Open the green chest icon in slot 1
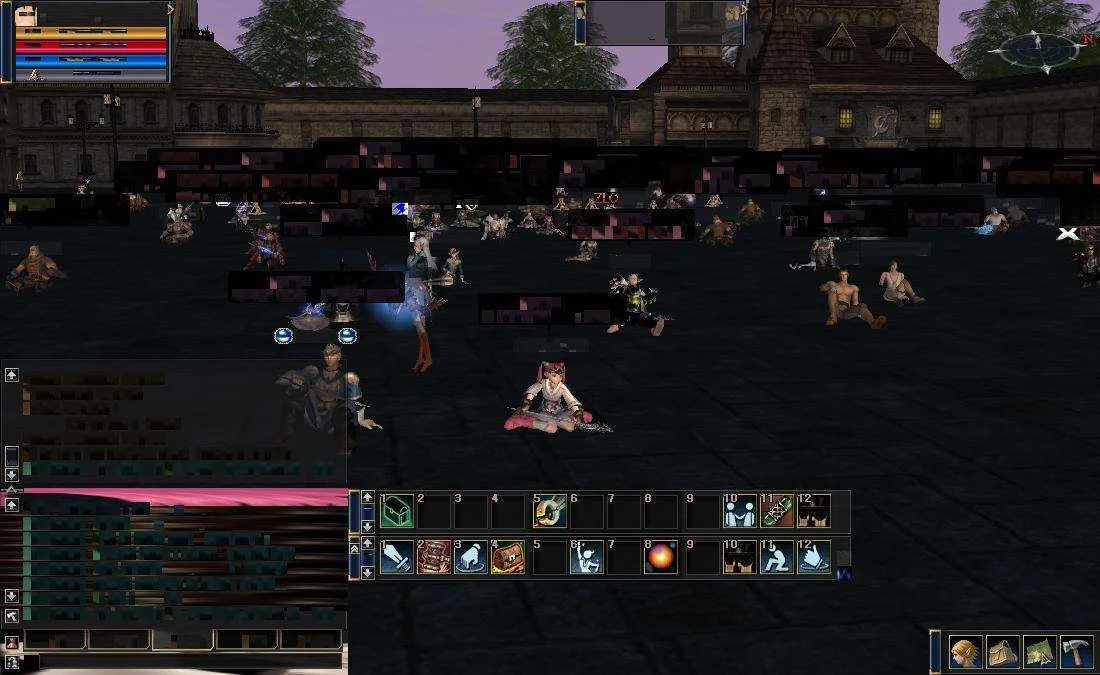This screenshot has width=1100, height=675. (396, 511)
